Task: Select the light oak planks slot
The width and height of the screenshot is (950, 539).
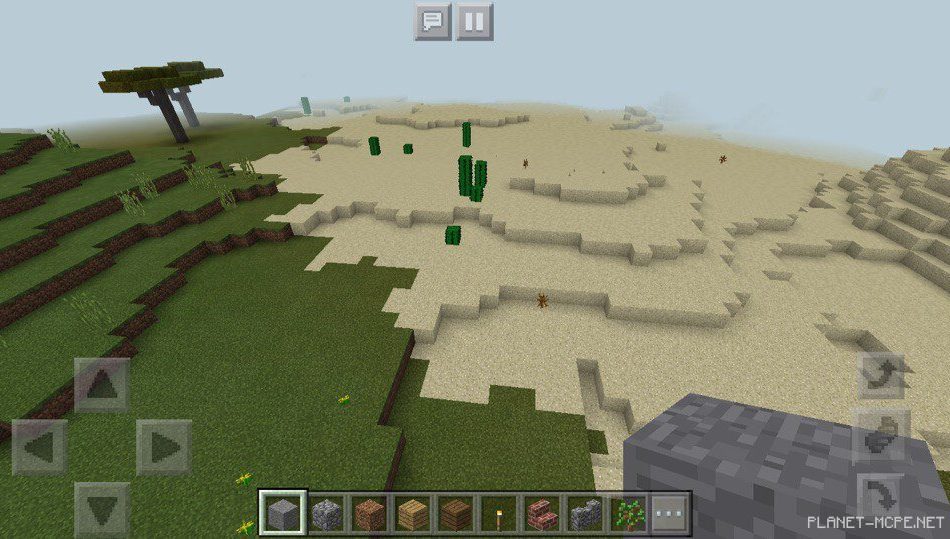Action: point(412,514)
